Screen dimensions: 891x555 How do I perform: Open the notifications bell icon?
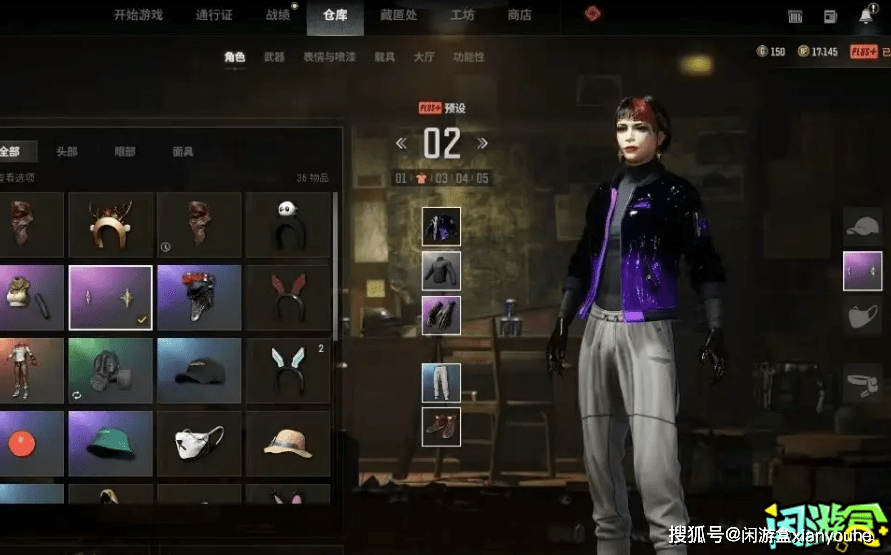[865, 16]
